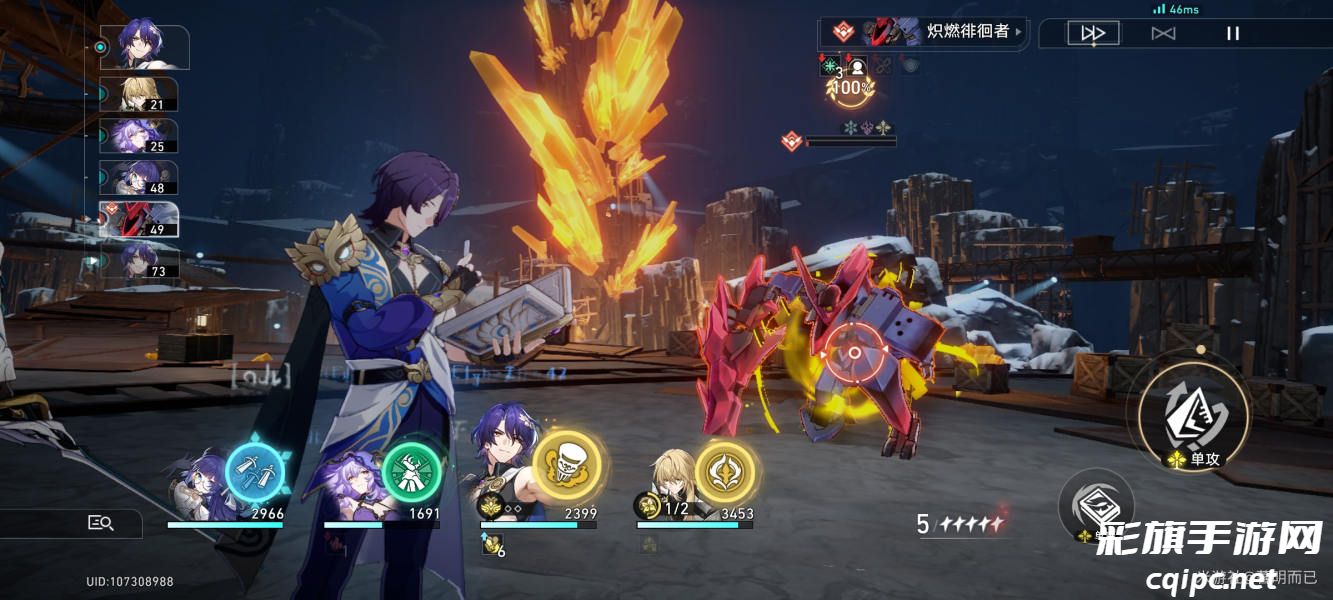Open the battle log magnifier icon

coord(101,522)
